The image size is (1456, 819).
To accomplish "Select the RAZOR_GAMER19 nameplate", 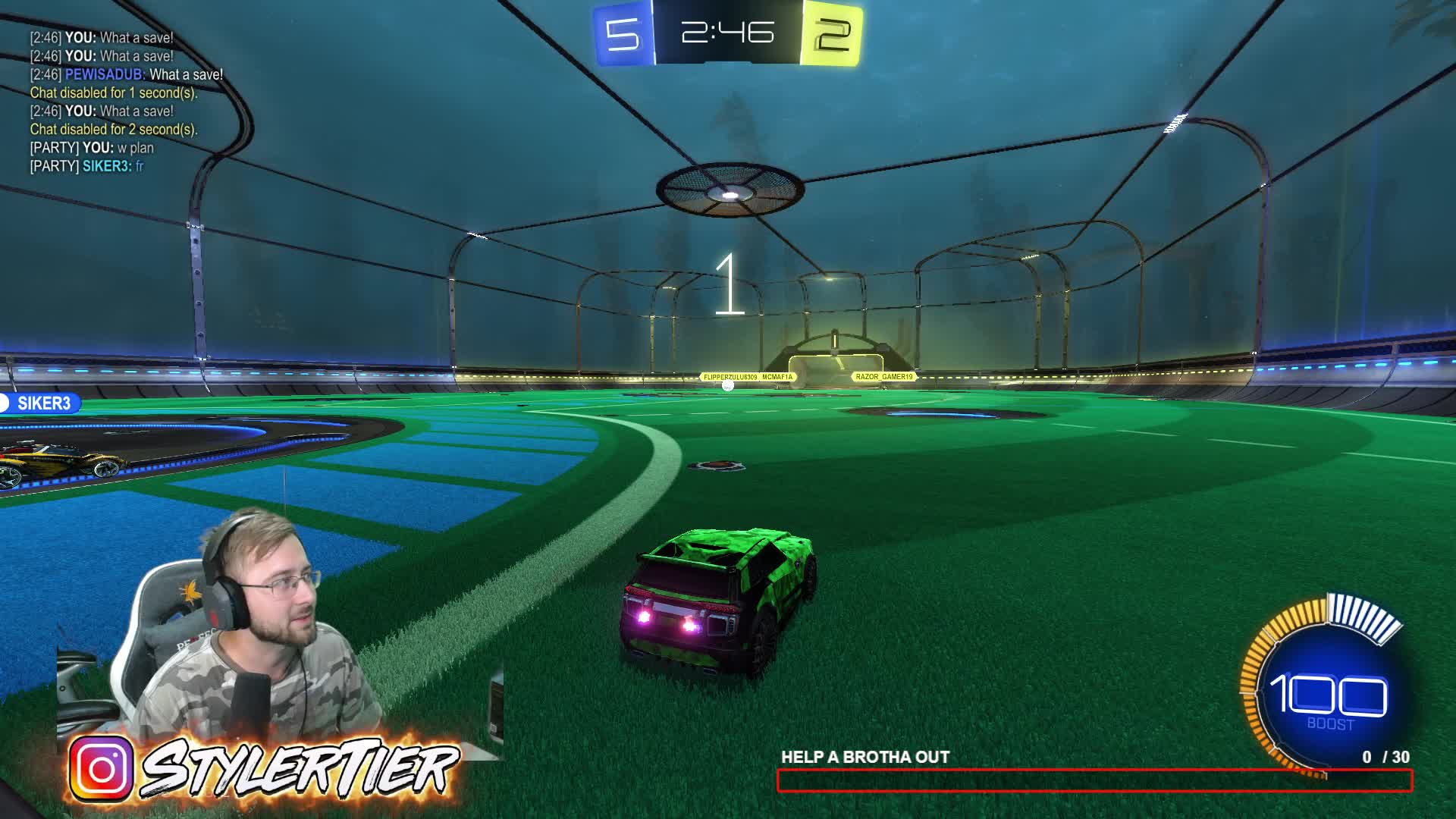I will click(x=884, y=377).
